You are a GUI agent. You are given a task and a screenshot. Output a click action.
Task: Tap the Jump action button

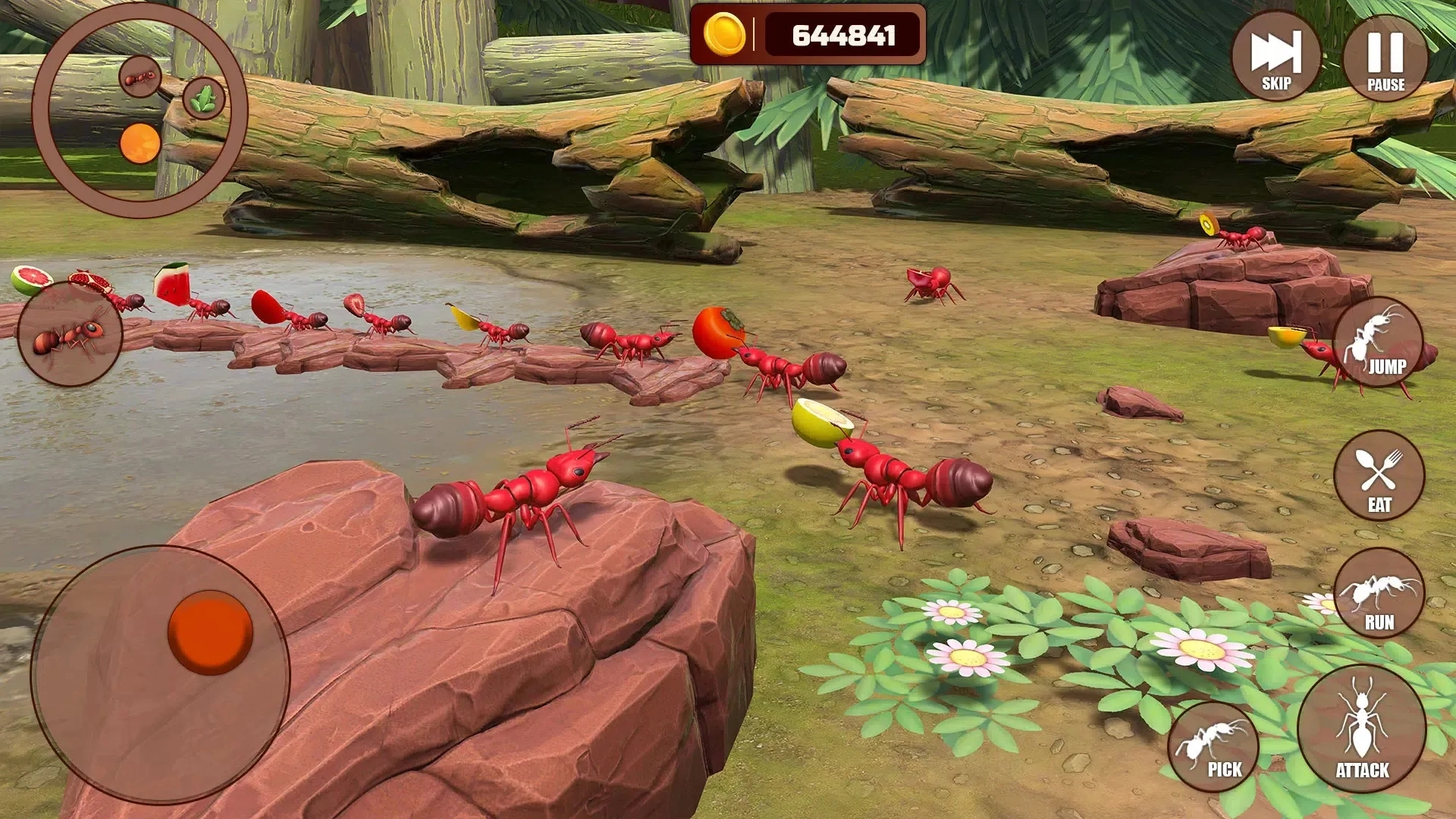pyautogui.click(x=1378, y=341)
